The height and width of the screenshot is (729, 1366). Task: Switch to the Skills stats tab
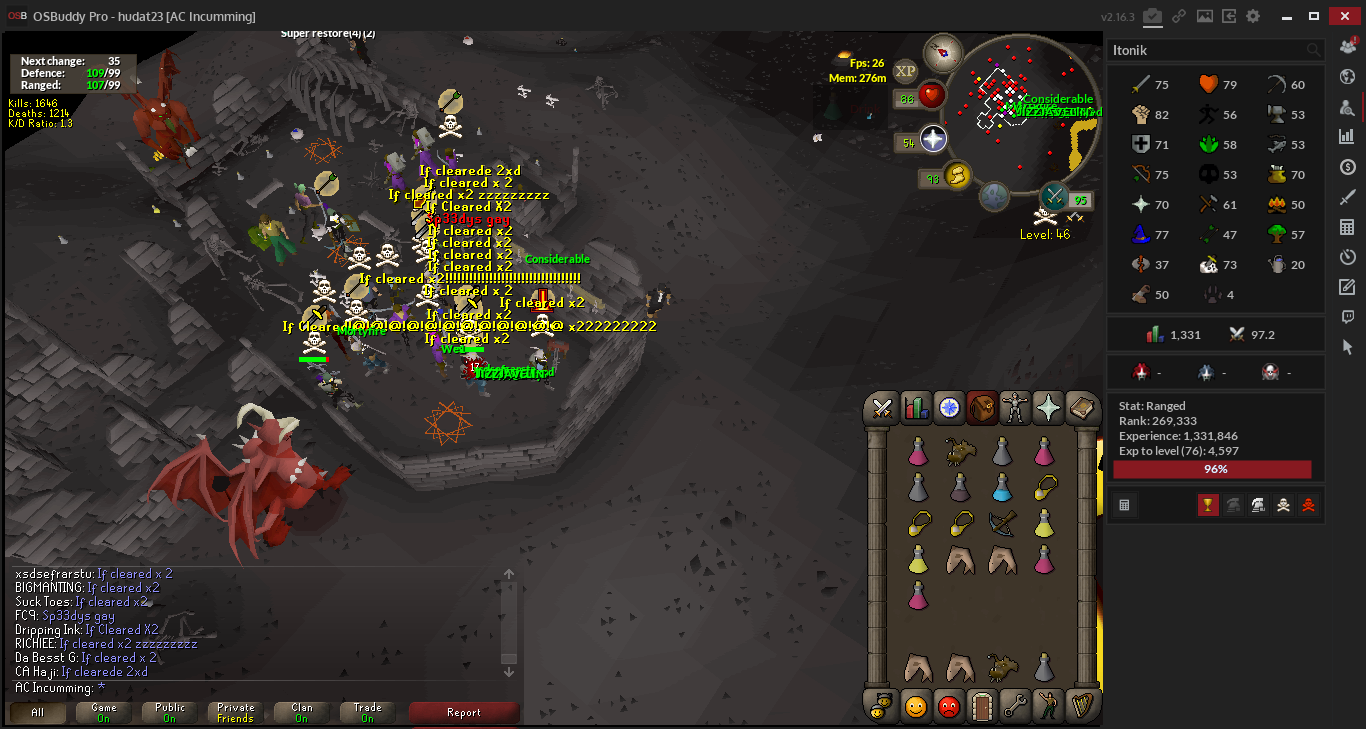pos(916,407)
